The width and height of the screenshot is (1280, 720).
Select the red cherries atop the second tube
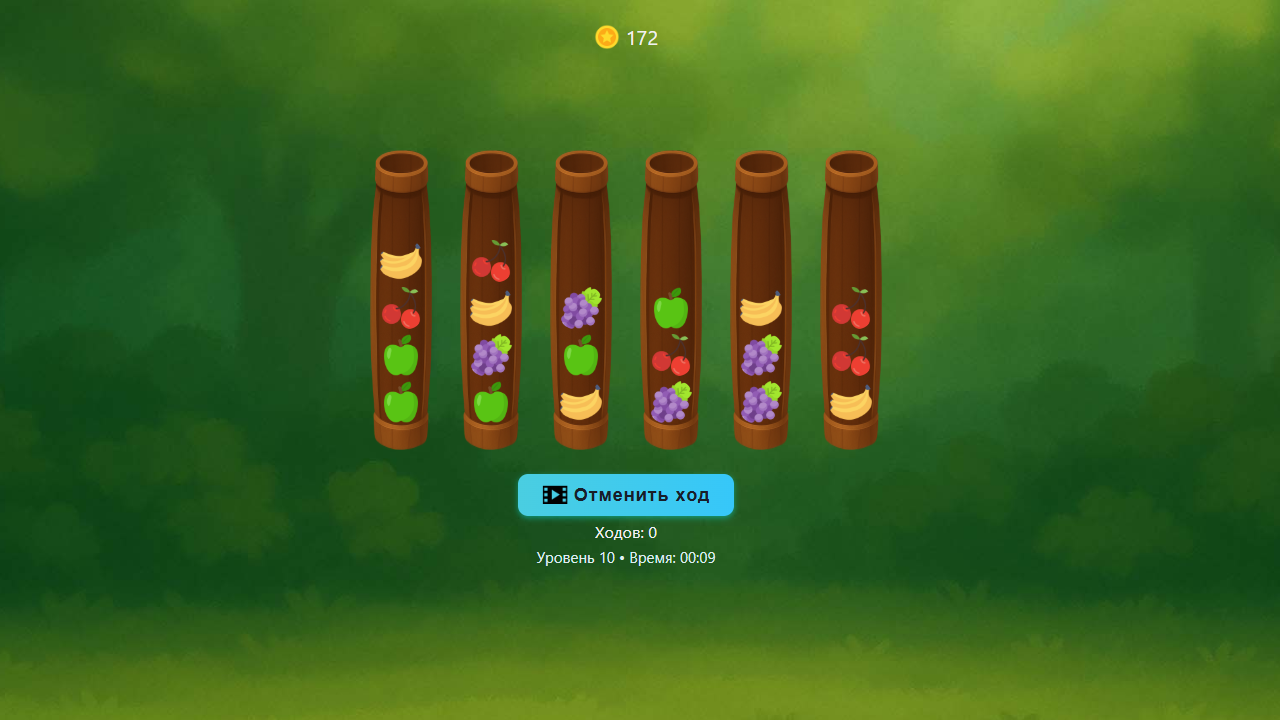point(491,268)
